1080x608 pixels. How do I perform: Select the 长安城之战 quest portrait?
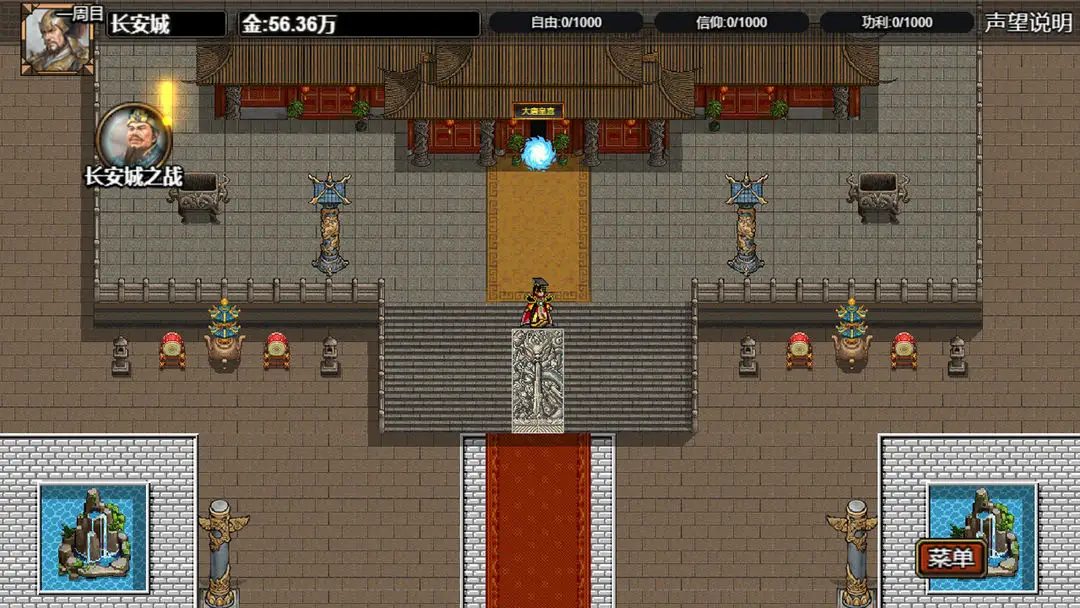[133, 138]
